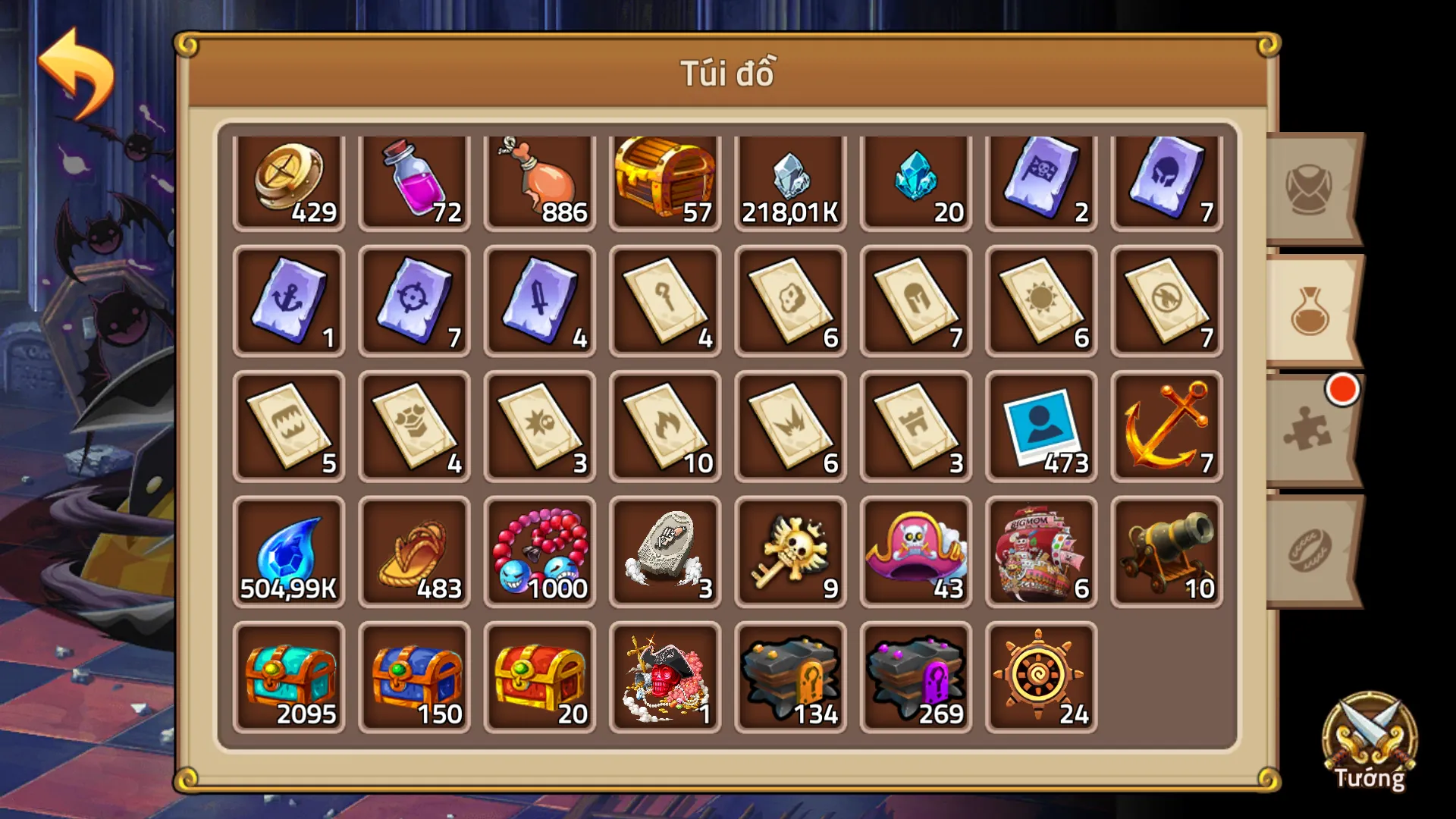Image resolution: width=1456 pixels, height=819 pixels.
Task: Select the water droplet resource item
Action: click(x=290, y=551)
